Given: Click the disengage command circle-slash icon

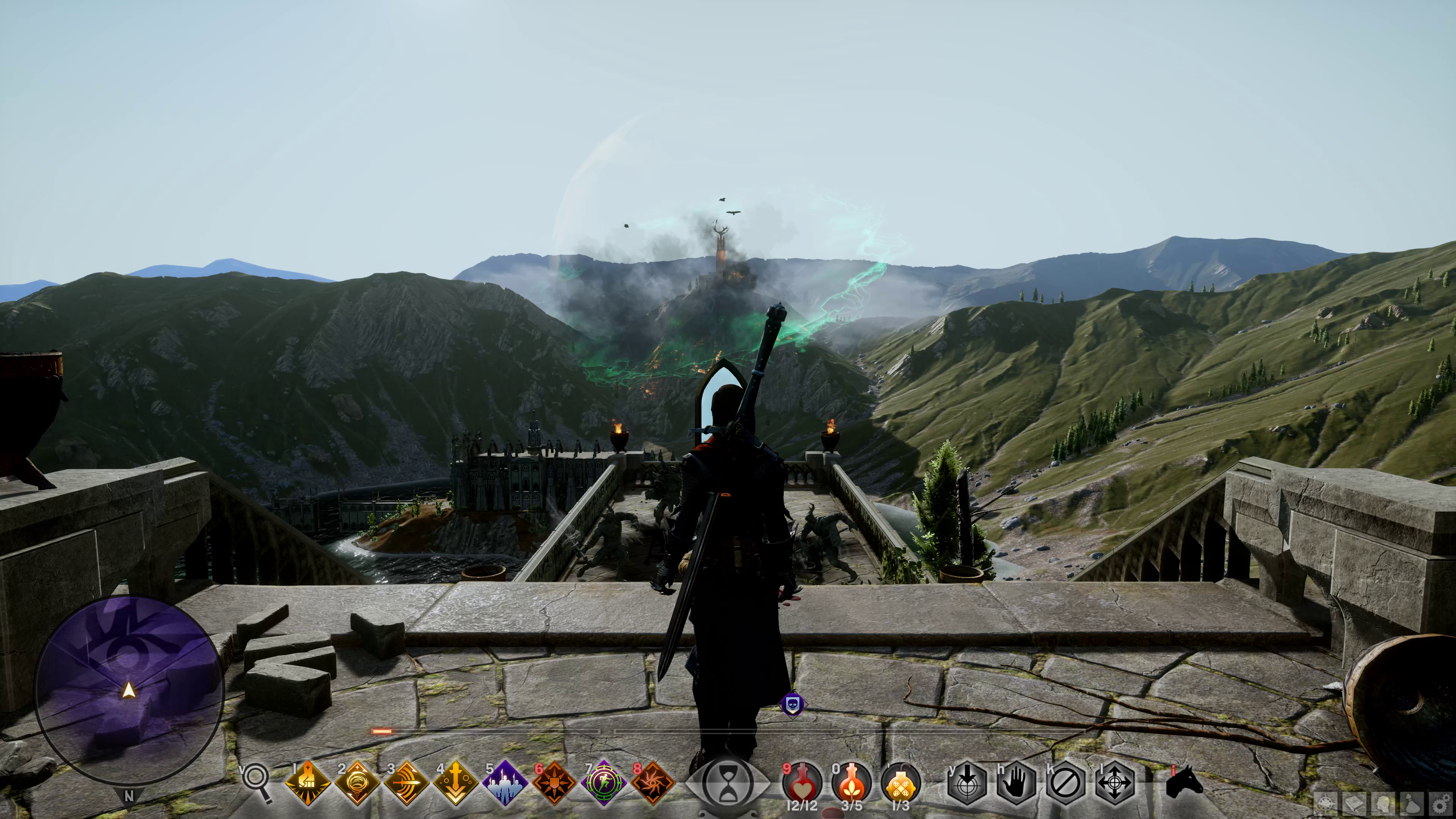Looking at the screenshot, I should [x=1065, y=783].
